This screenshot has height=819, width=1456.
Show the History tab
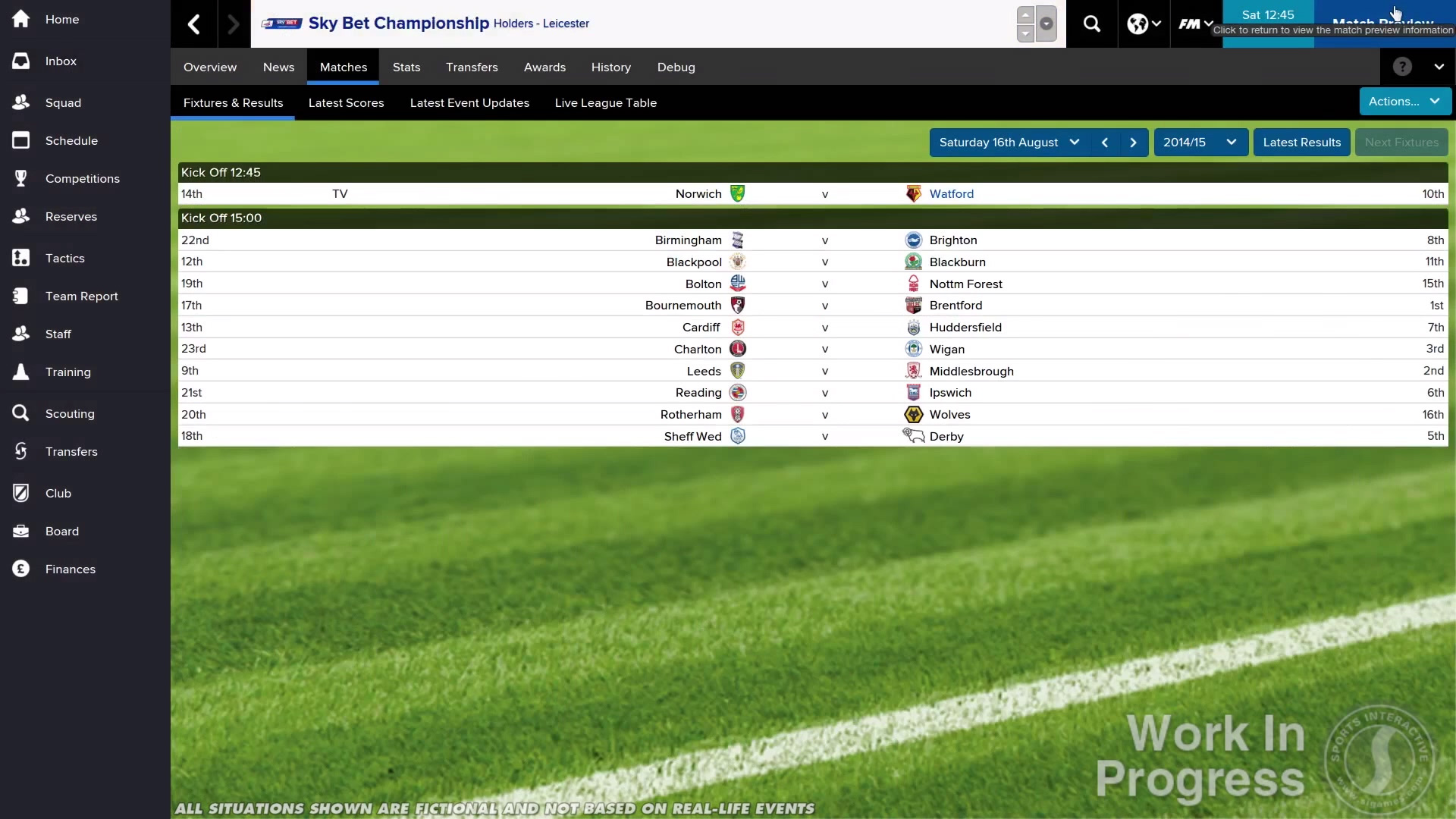610,67
